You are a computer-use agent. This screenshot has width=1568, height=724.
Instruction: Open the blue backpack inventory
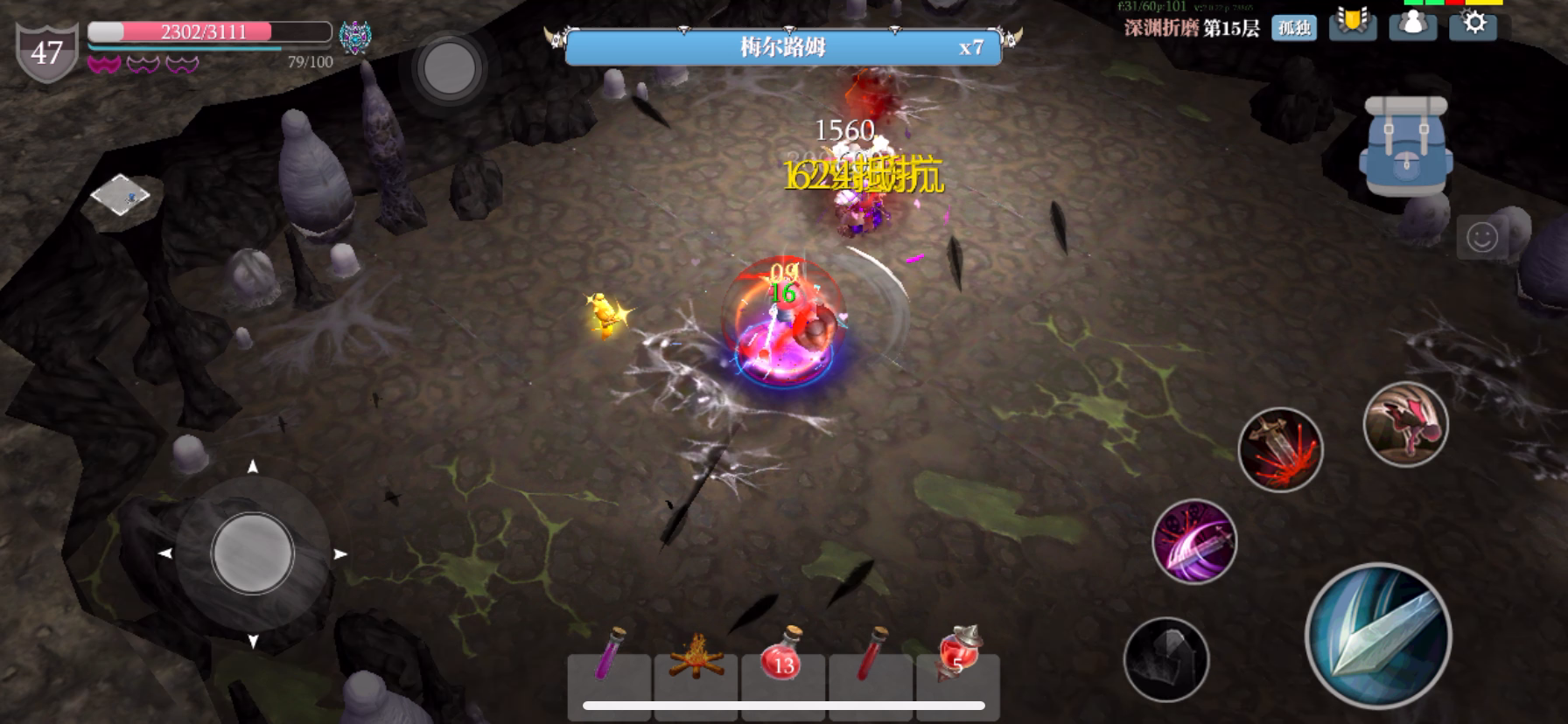click(1405, 146)
